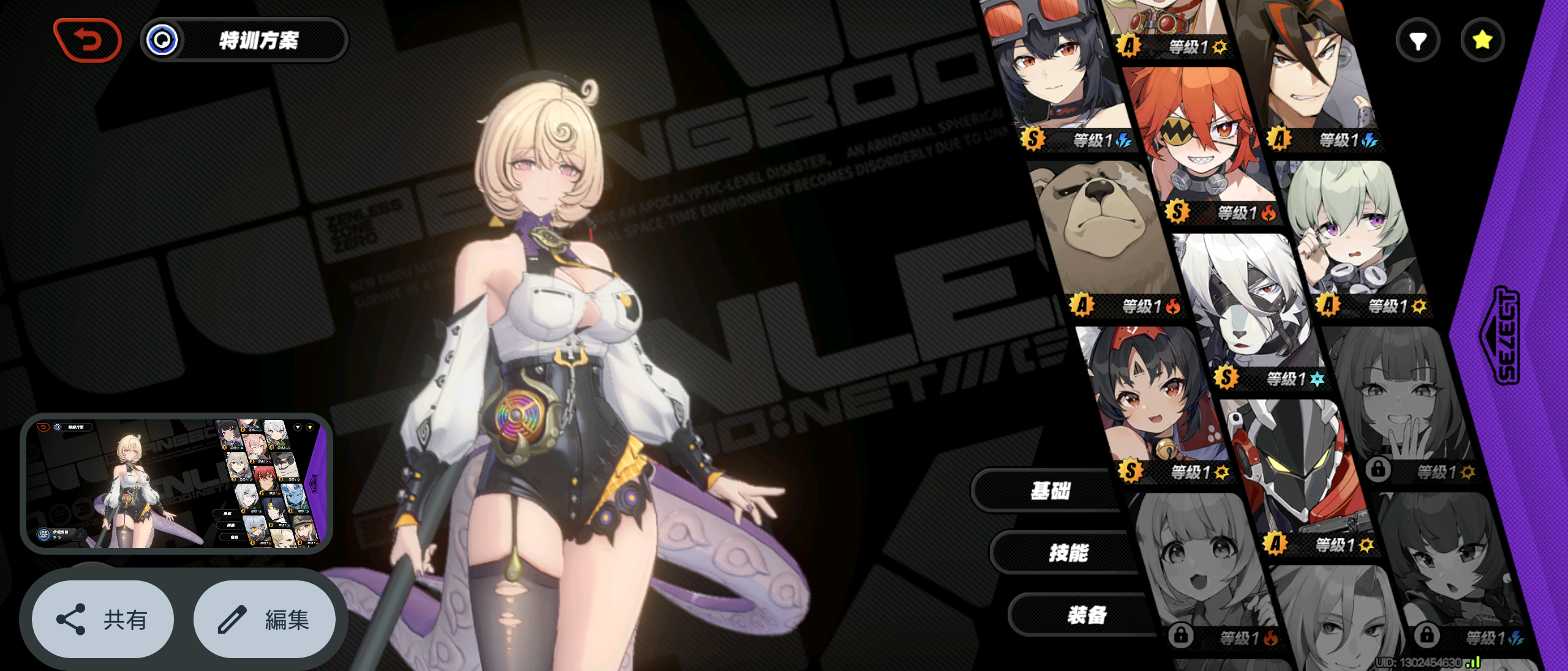Select the cat-eared girl with bell
Image resolution: width=1568 pixels, height=671 pixels.
1151,398
